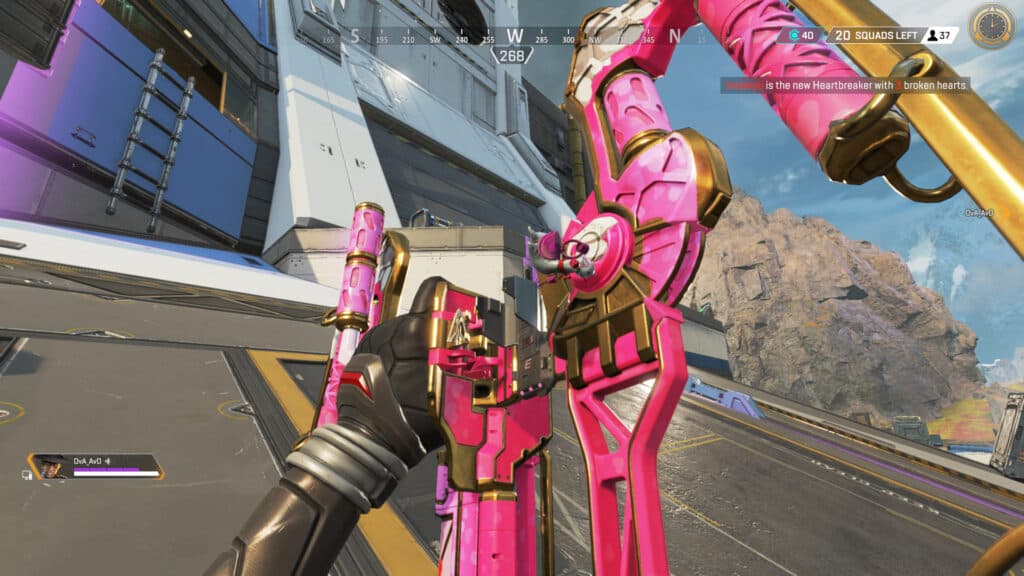Select the Heartbreaker kill feed message

click(x=846, y=86)
